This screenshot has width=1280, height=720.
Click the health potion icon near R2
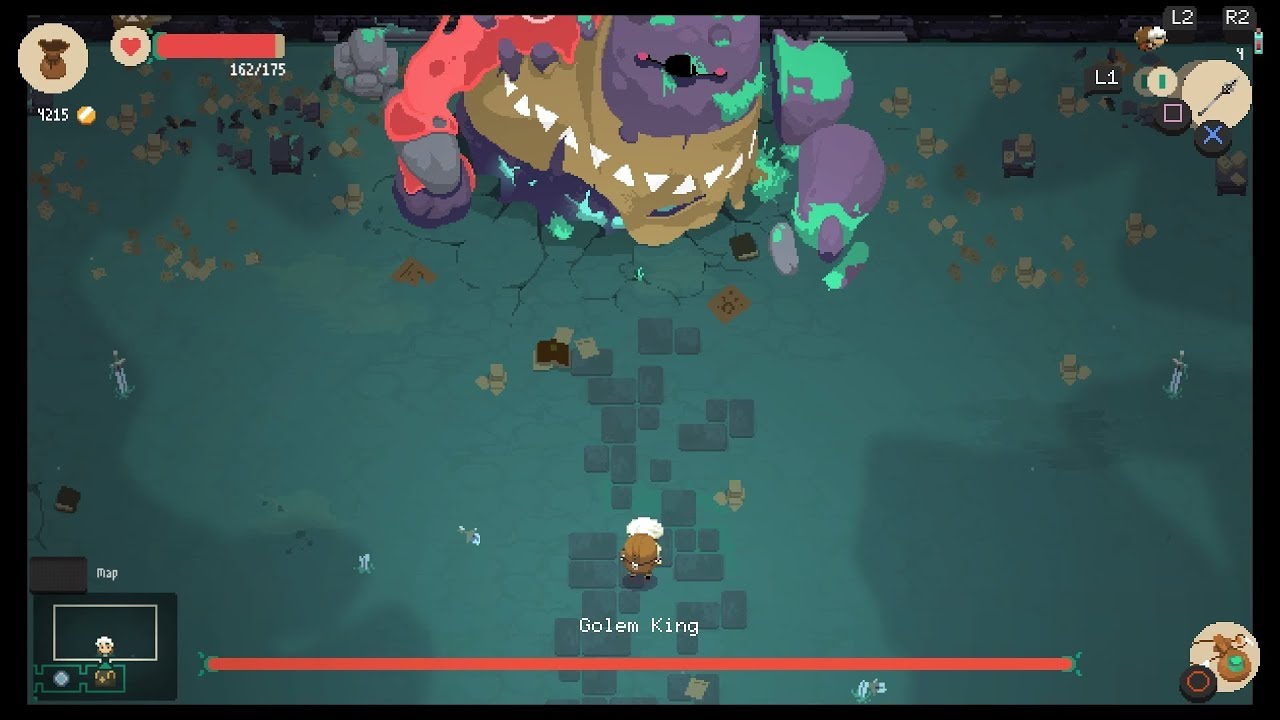(x=1258, y=42)
